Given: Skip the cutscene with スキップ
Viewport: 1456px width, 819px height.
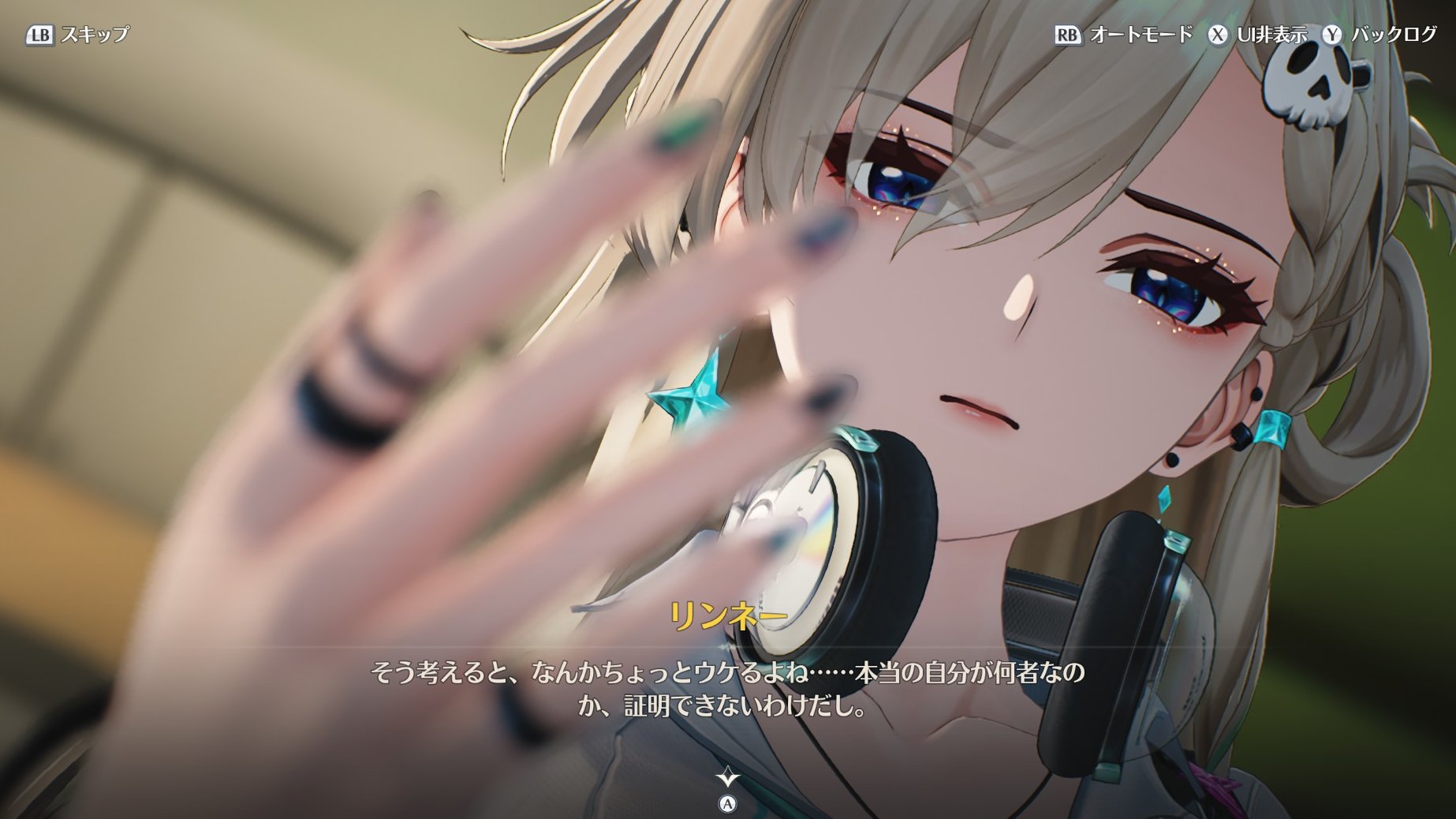Looking at the screenshot, I should (77, 35).
